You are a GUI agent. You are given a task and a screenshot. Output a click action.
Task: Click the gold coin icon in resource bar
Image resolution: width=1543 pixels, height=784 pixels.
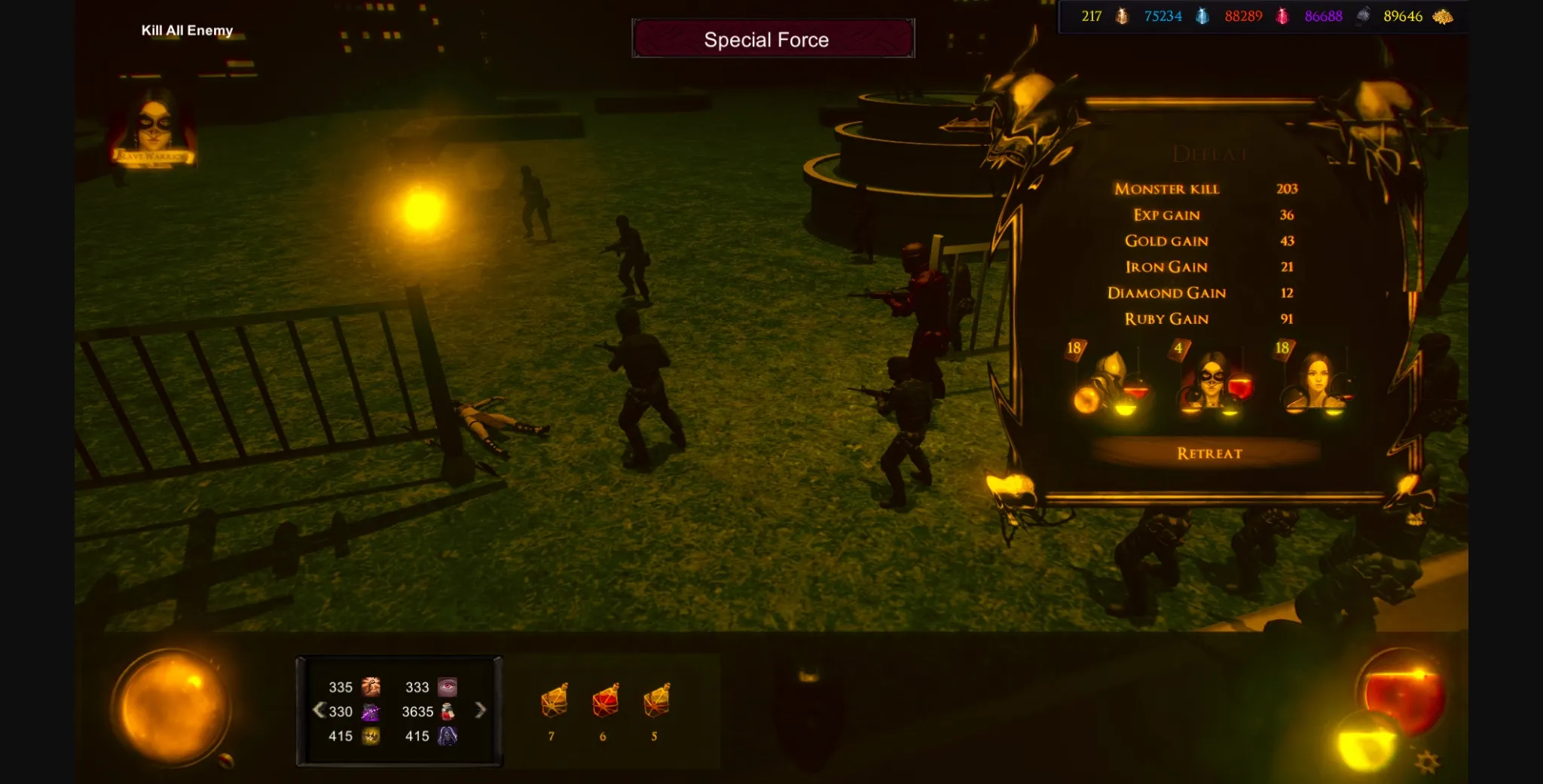point(1122,16)
